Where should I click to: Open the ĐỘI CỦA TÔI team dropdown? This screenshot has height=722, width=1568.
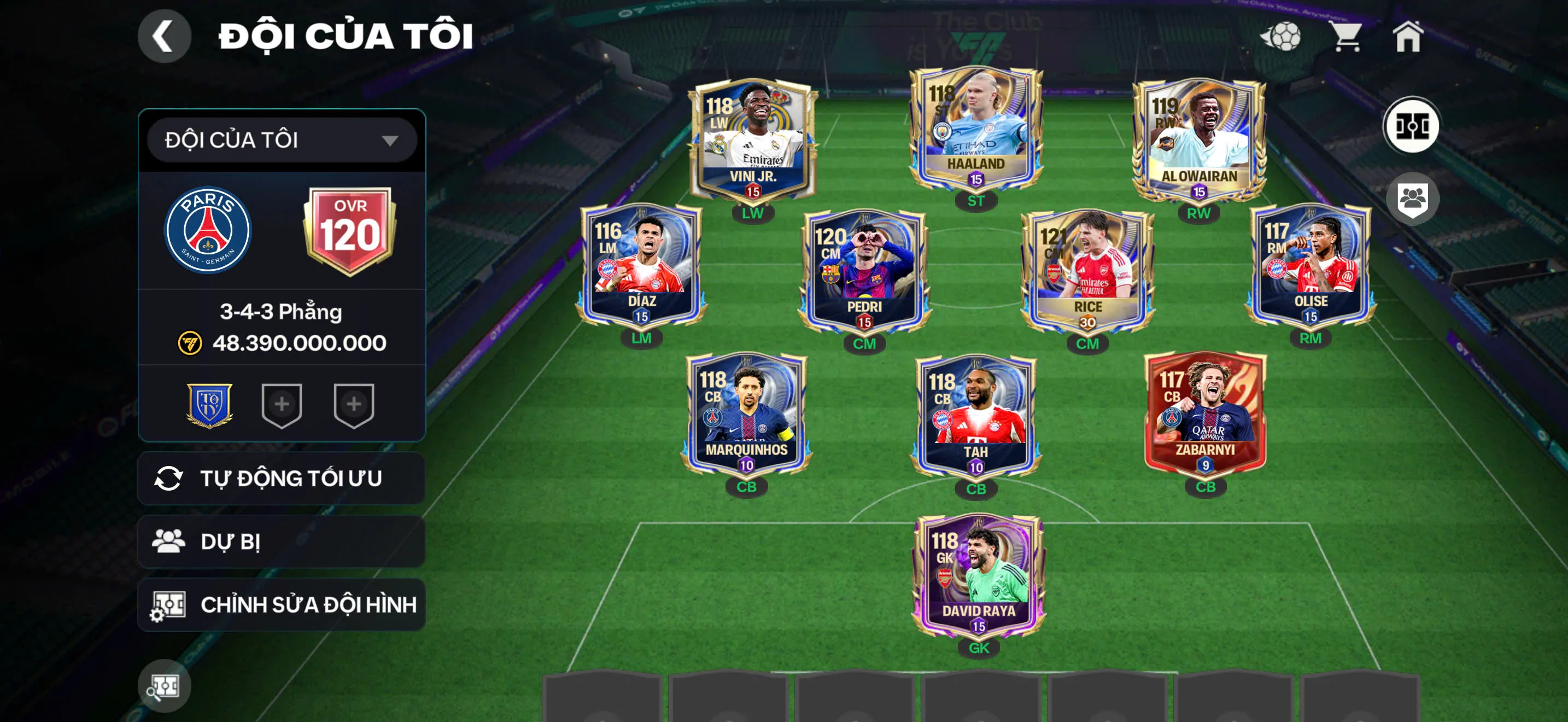[x=280, y=139]
